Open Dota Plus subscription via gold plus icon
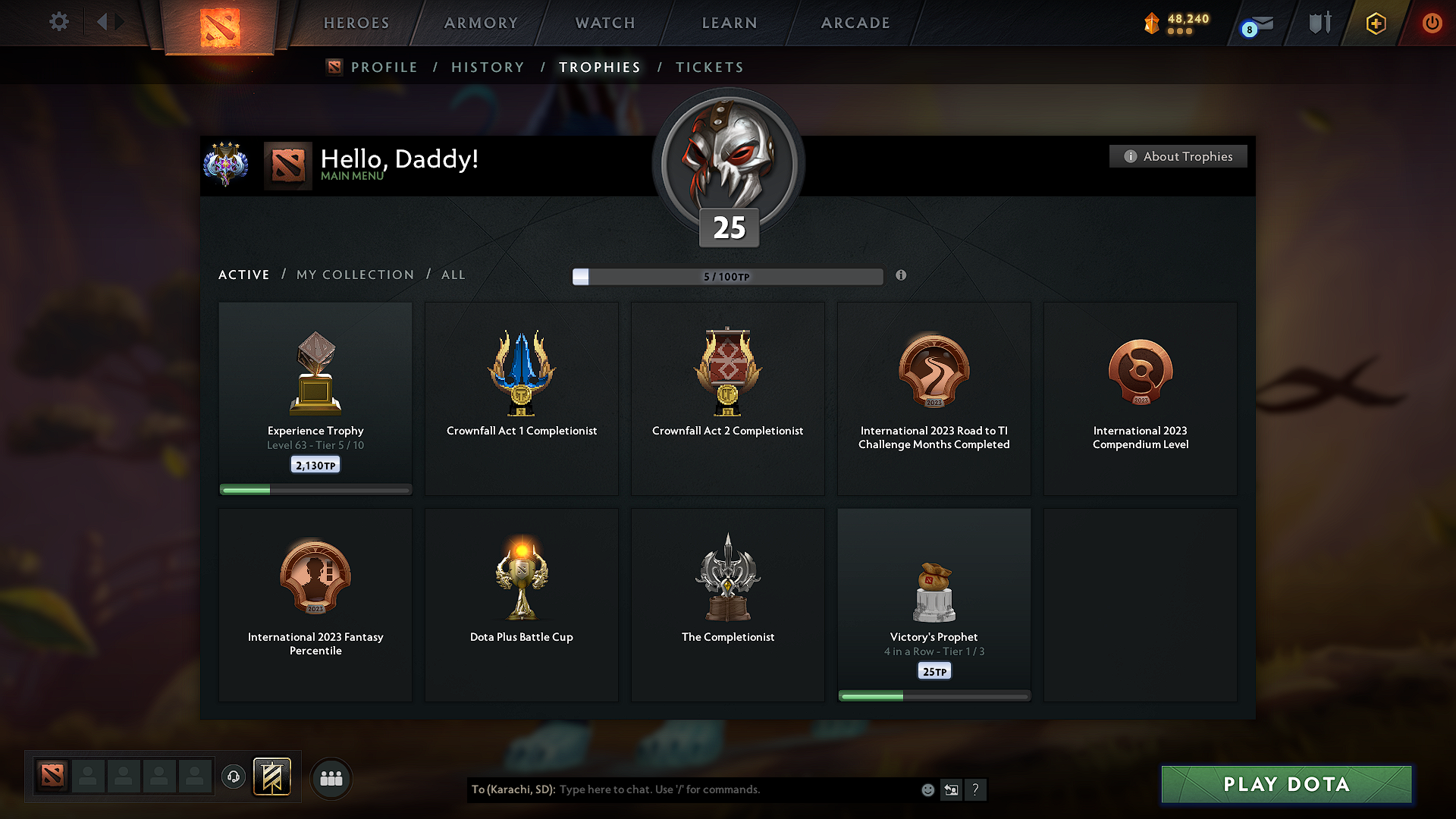Screen dimensions: 1456x819 coord(1375,23)
